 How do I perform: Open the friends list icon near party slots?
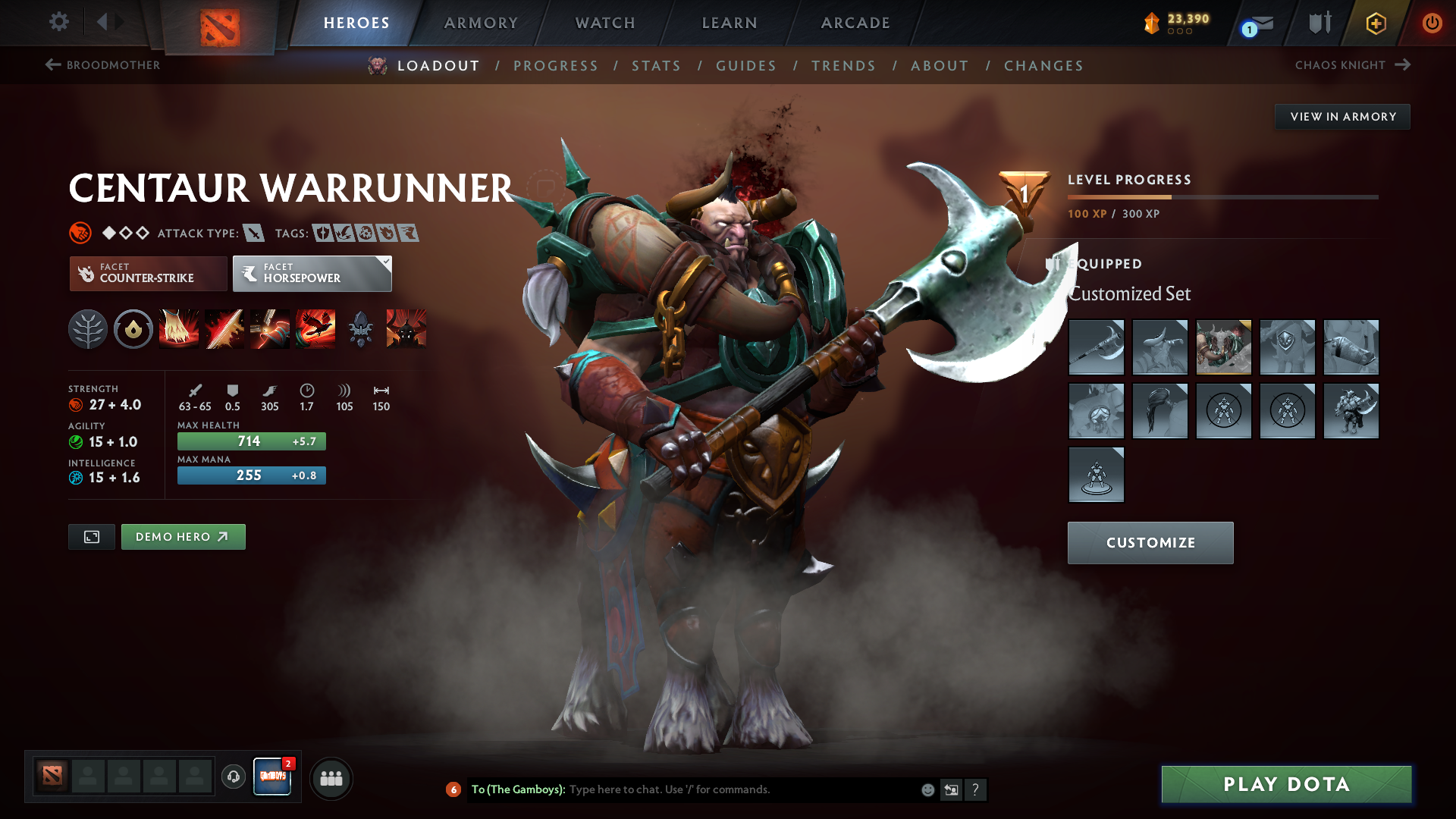click(331, 778)
